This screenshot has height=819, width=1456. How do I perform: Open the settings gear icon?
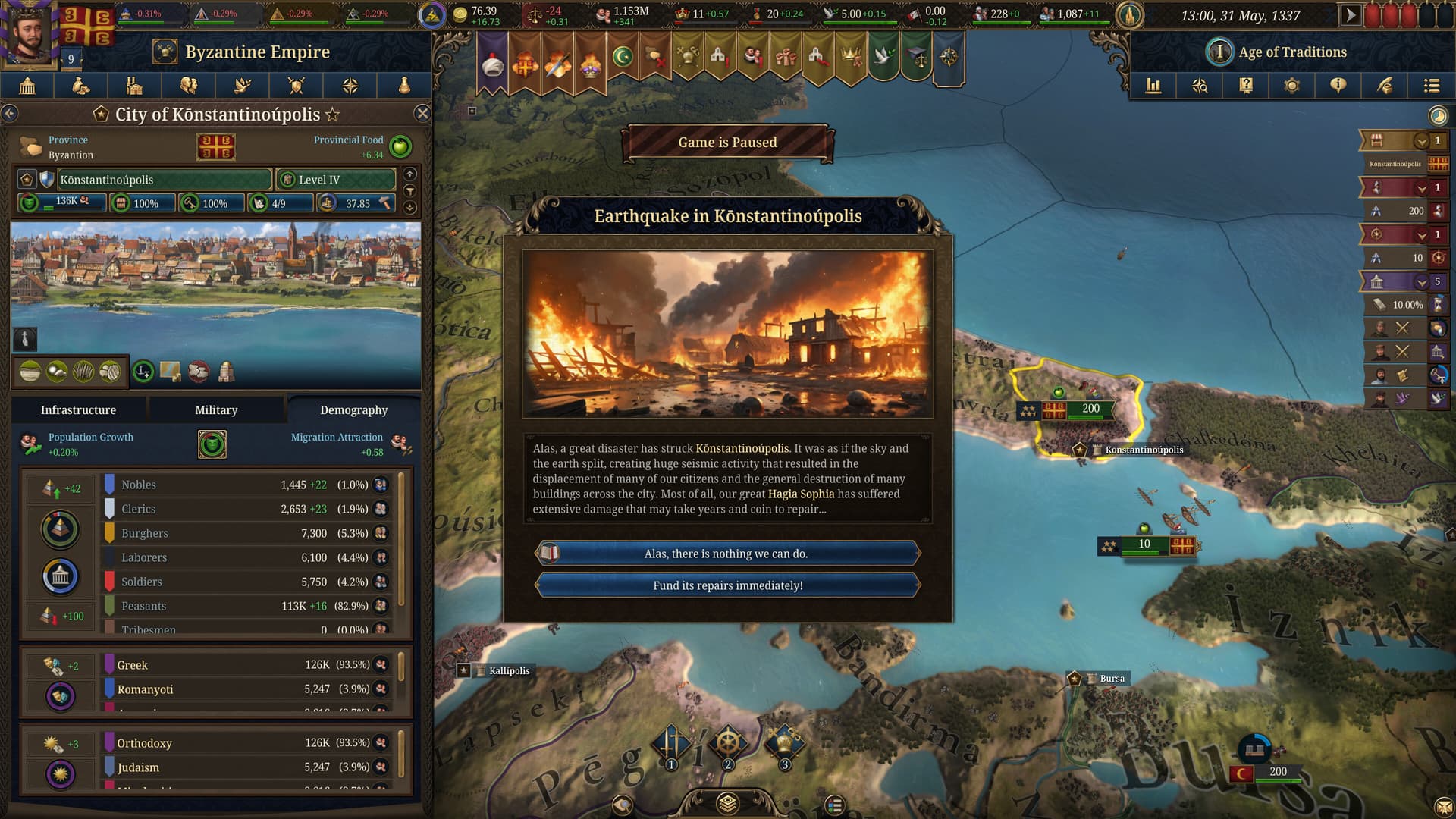click(x=1291, y=86)
